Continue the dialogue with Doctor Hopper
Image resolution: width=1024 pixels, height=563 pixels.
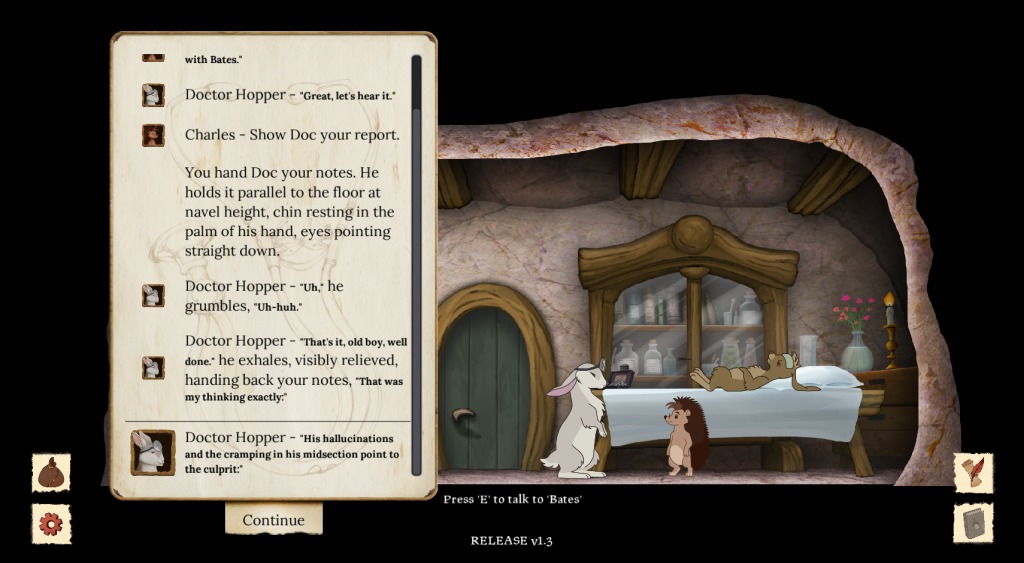[273, 520]
